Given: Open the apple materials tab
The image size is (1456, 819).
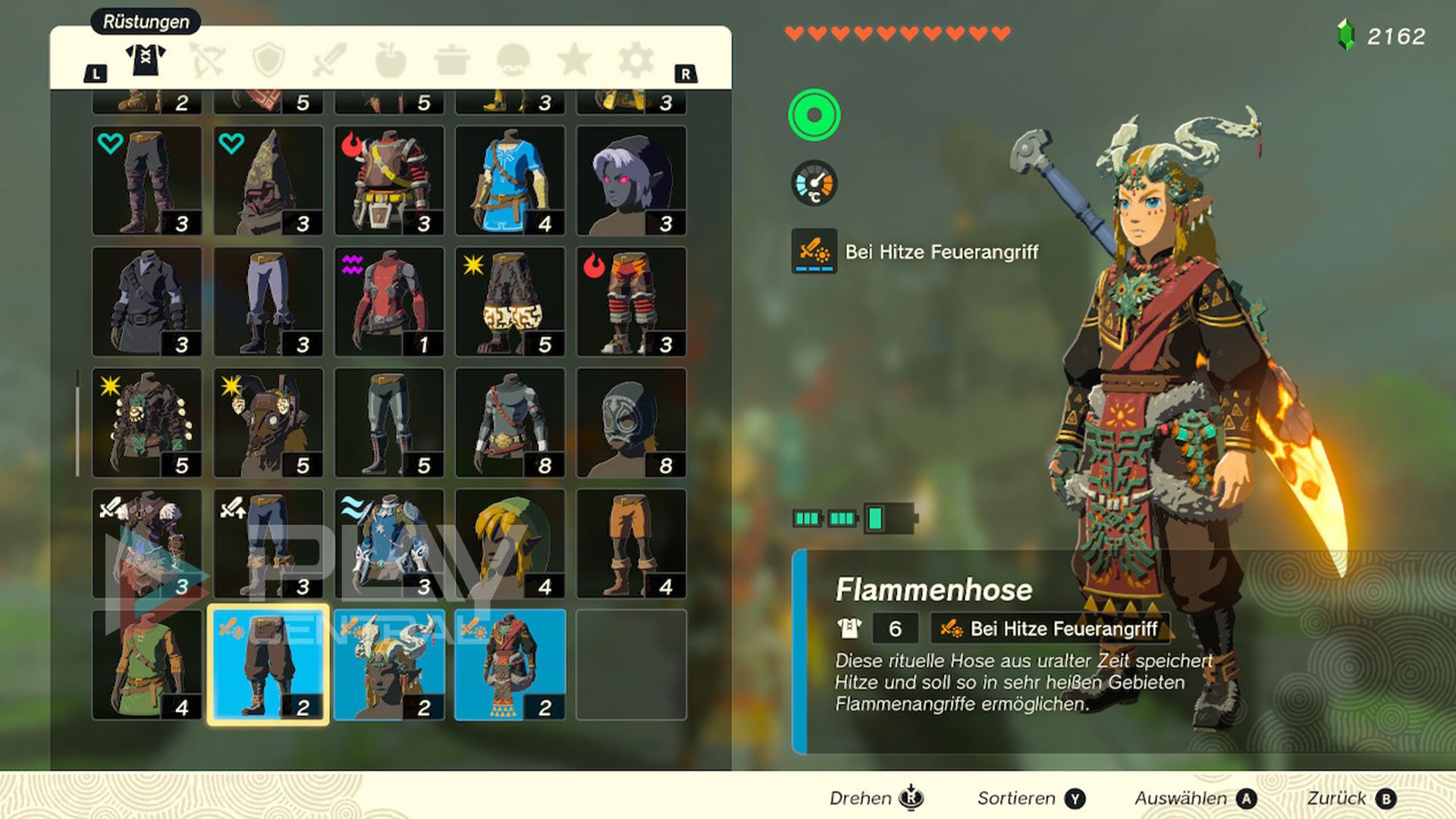Looking at the screenshot, I should (391, 61).
